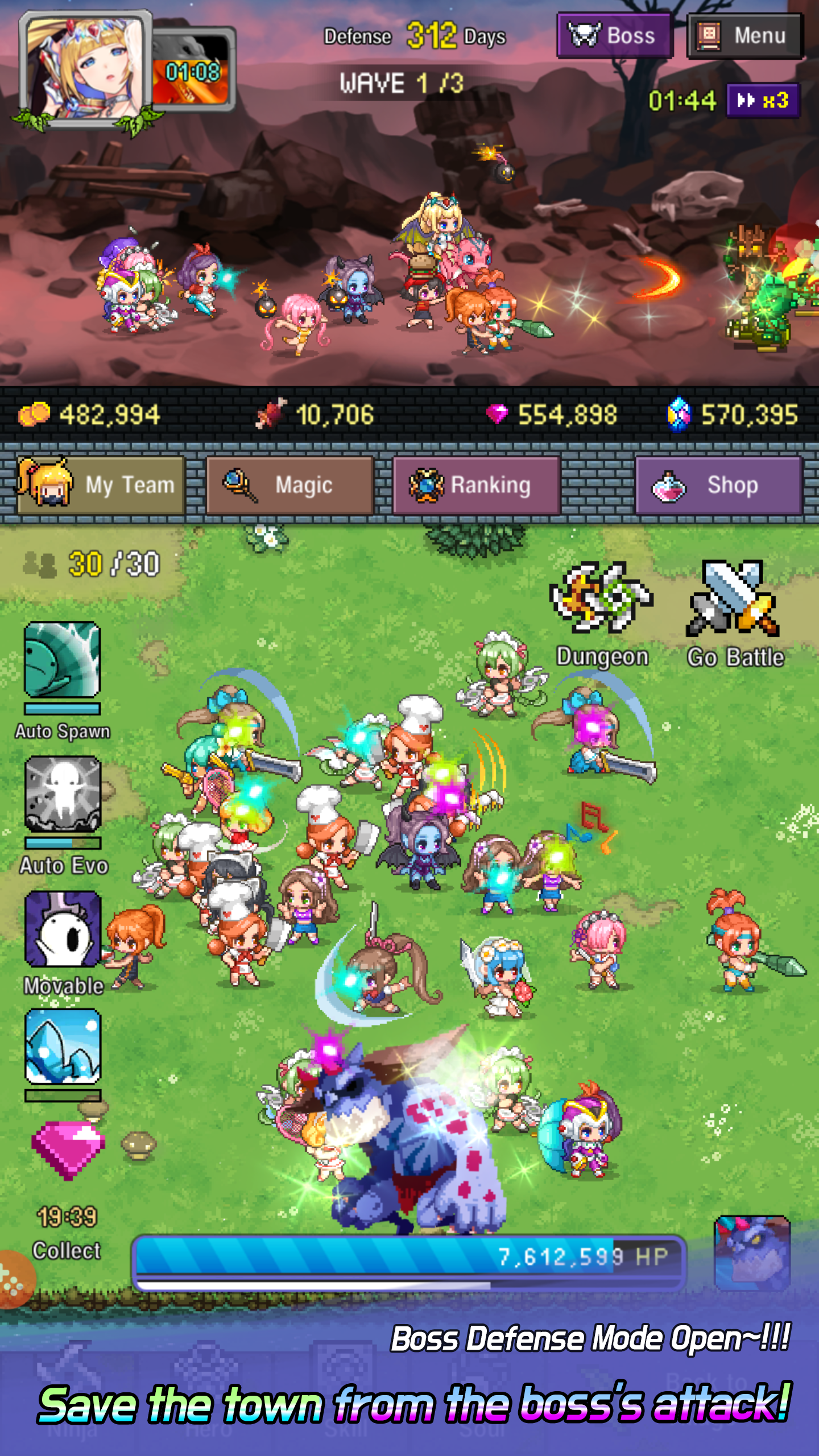
Task: Expand the Ranking panel
Action: point(477,485)
